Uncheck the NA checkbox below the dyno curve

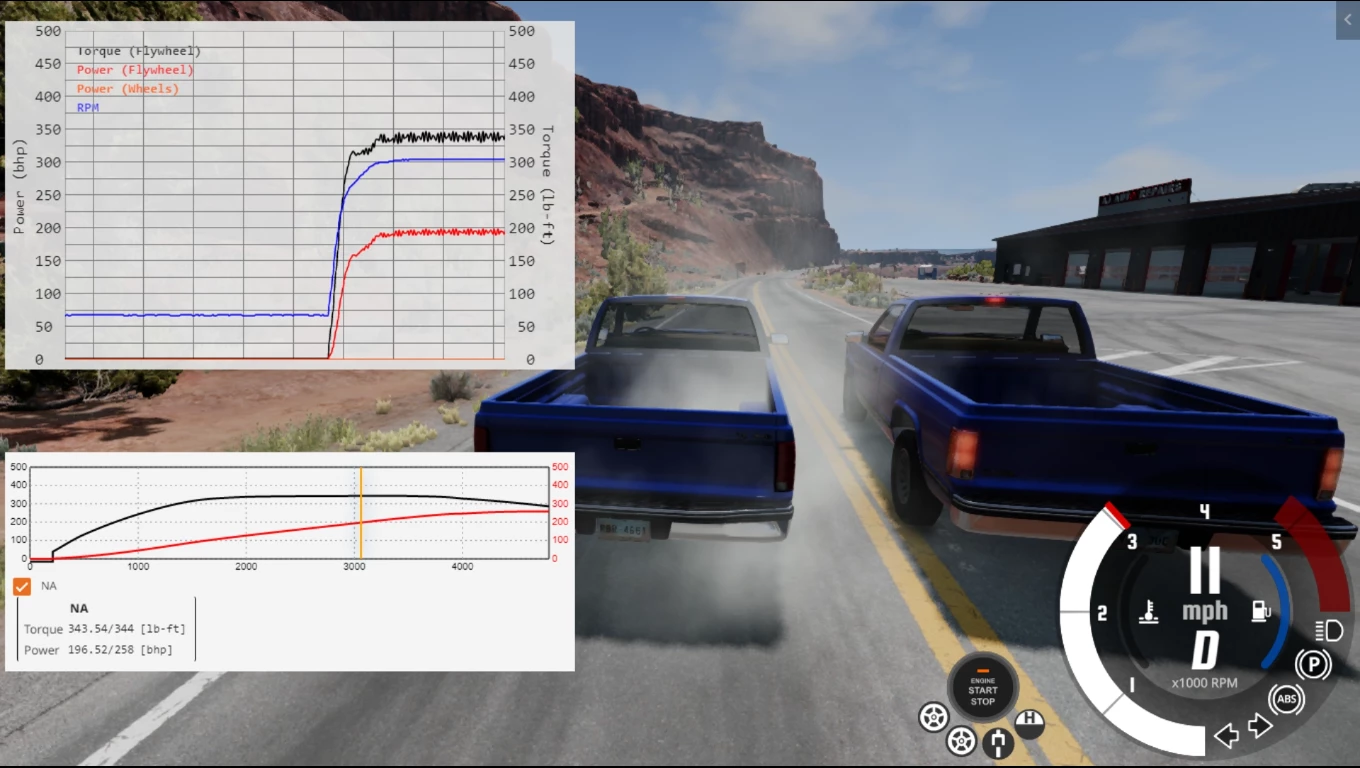[x=21, y=586]
